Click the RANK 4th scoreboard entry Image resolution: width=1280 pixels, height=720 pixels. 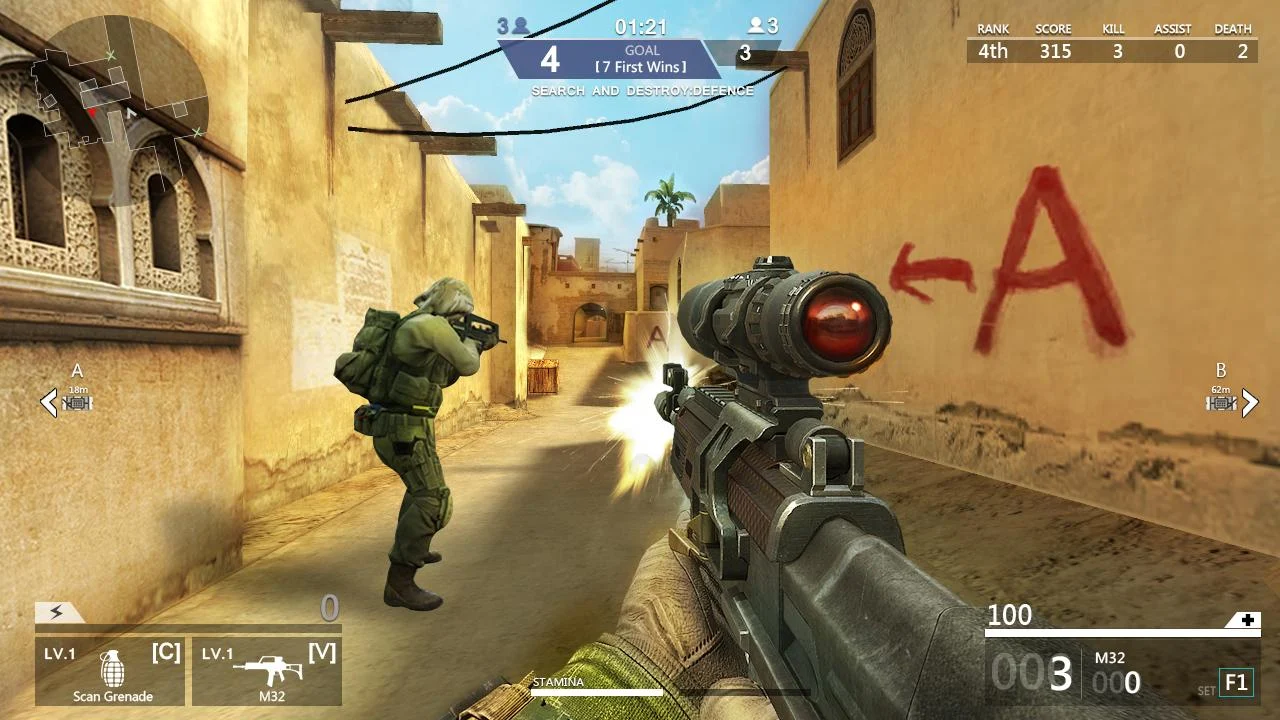[992, 50]
